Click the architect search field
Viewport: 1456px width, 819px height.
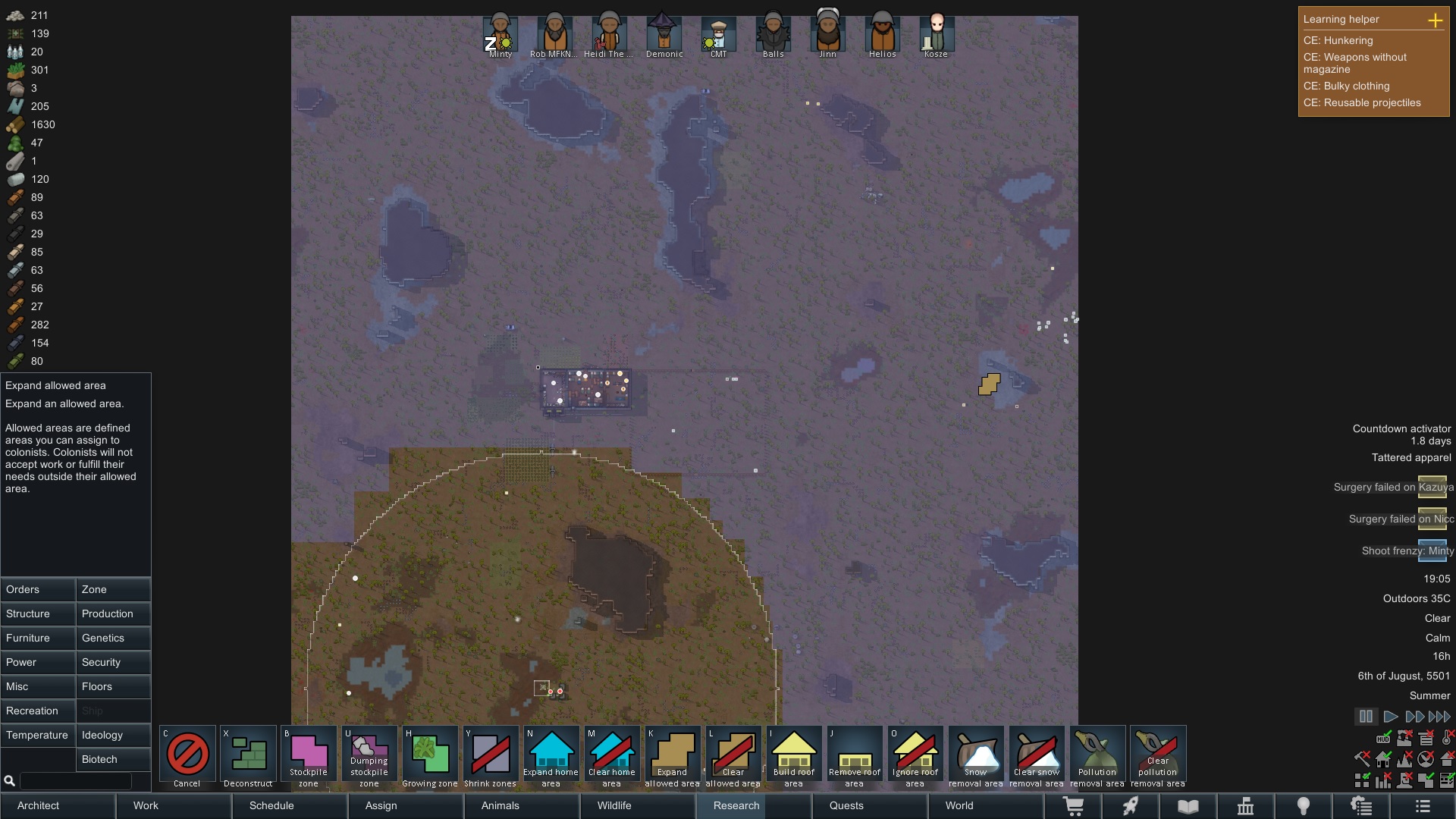coord(75,780)
